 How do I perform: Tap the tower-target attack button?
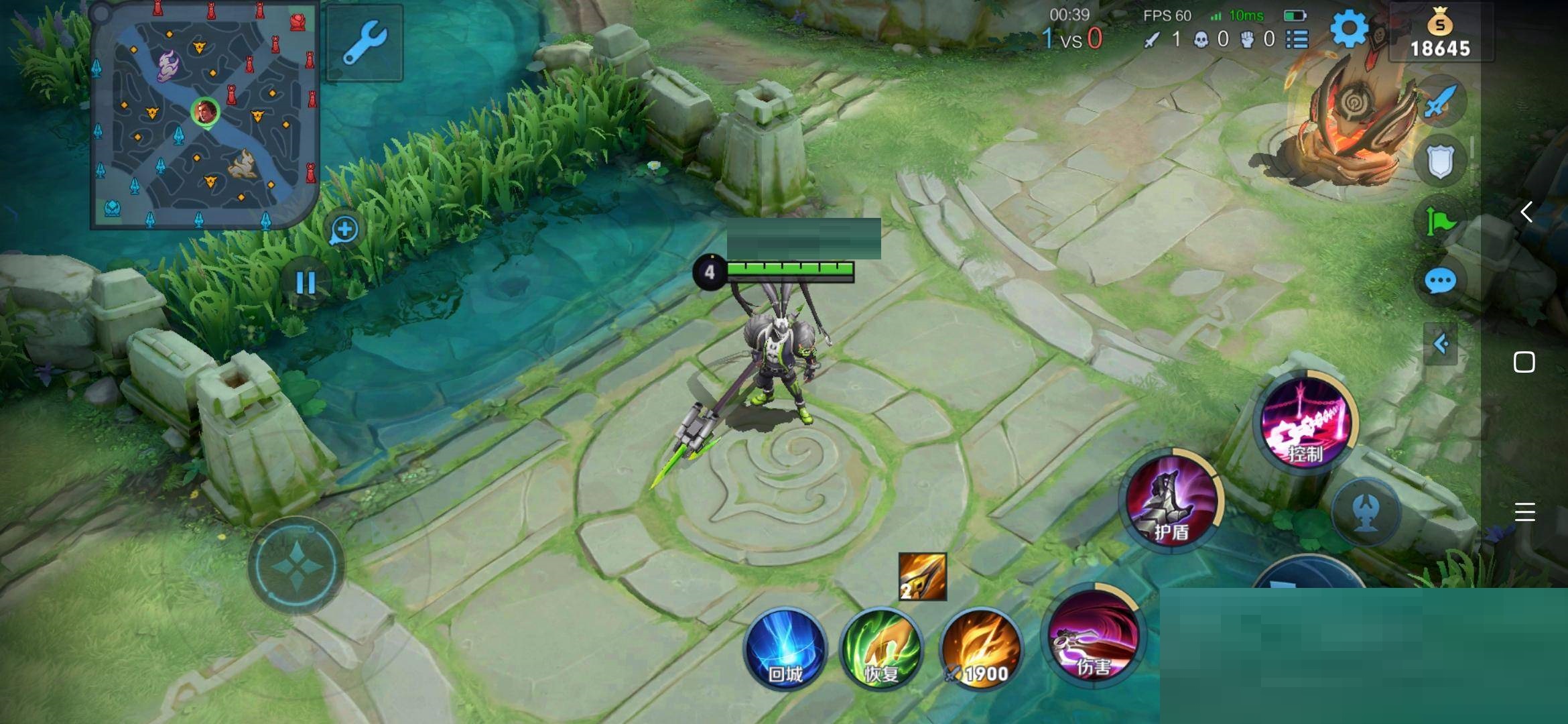(x=1366, y=513)
